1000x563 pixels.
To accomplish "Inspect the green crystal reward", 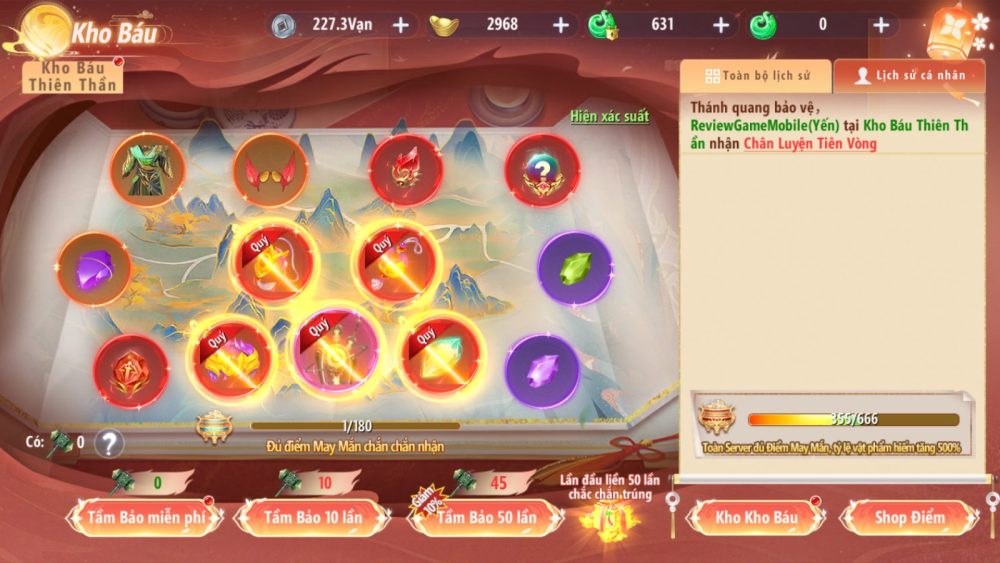I will (574, 268).
